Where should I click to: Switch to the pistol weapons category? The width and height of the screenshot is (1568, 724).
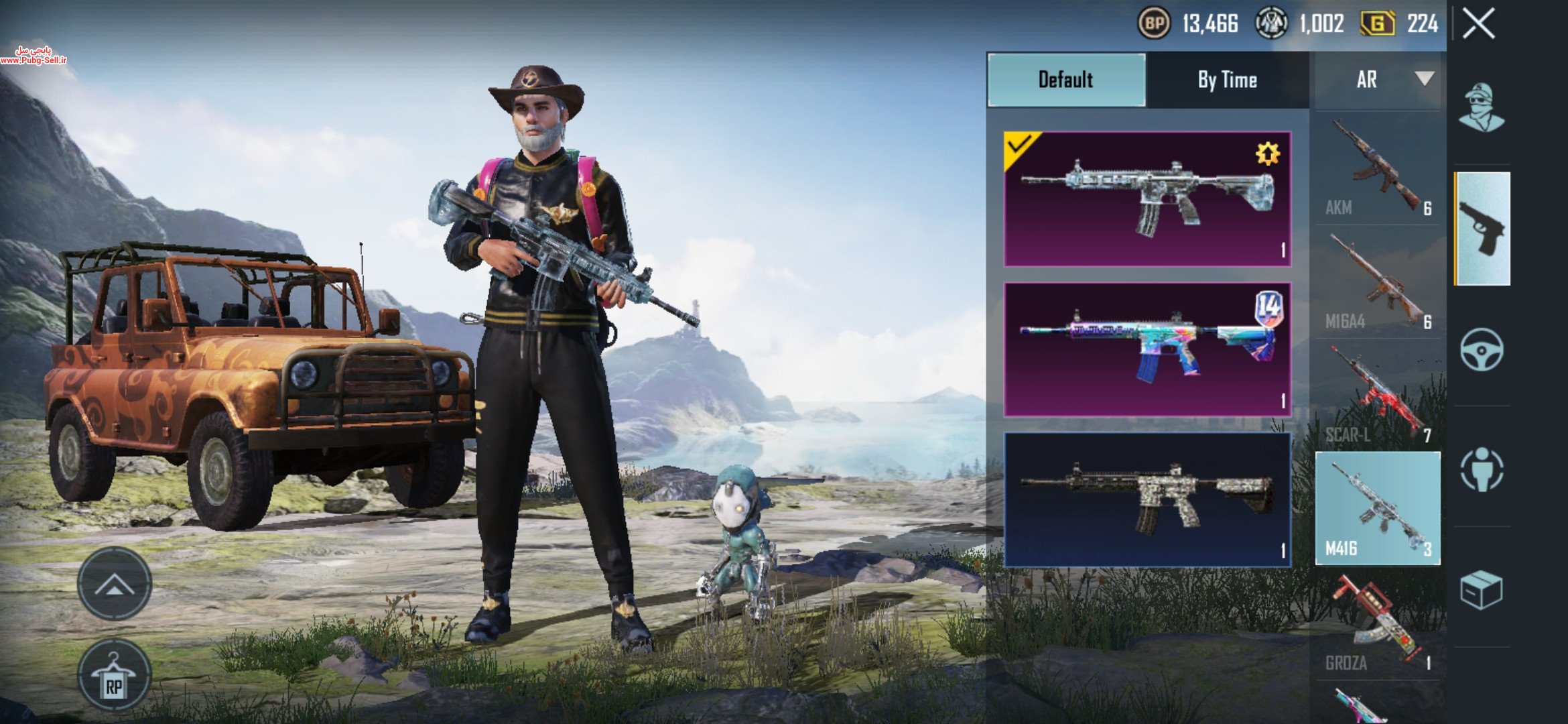(x=1482, y=229)
